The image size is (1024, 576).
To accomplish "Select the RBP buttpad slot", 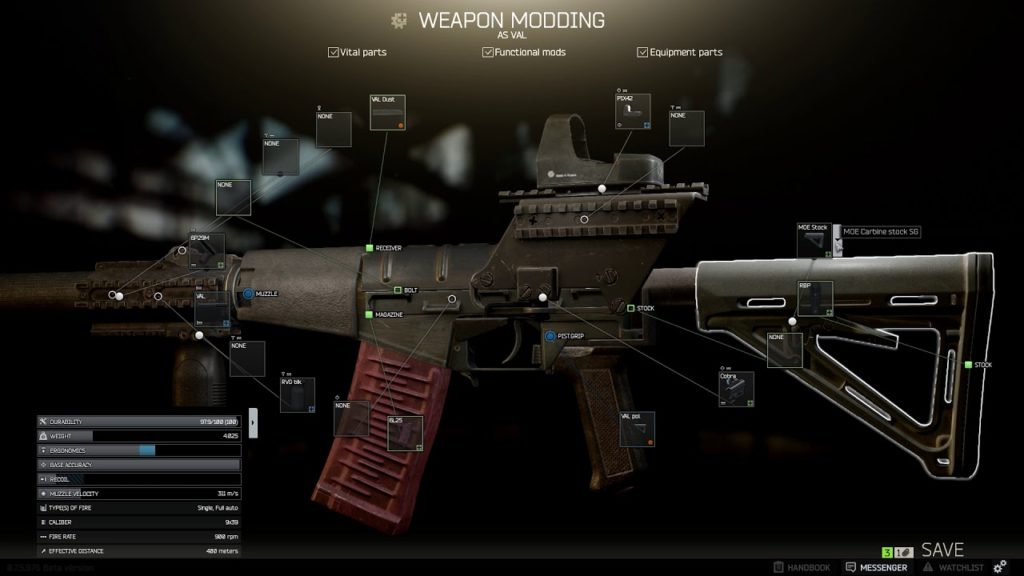I will [x=815, y=299].
